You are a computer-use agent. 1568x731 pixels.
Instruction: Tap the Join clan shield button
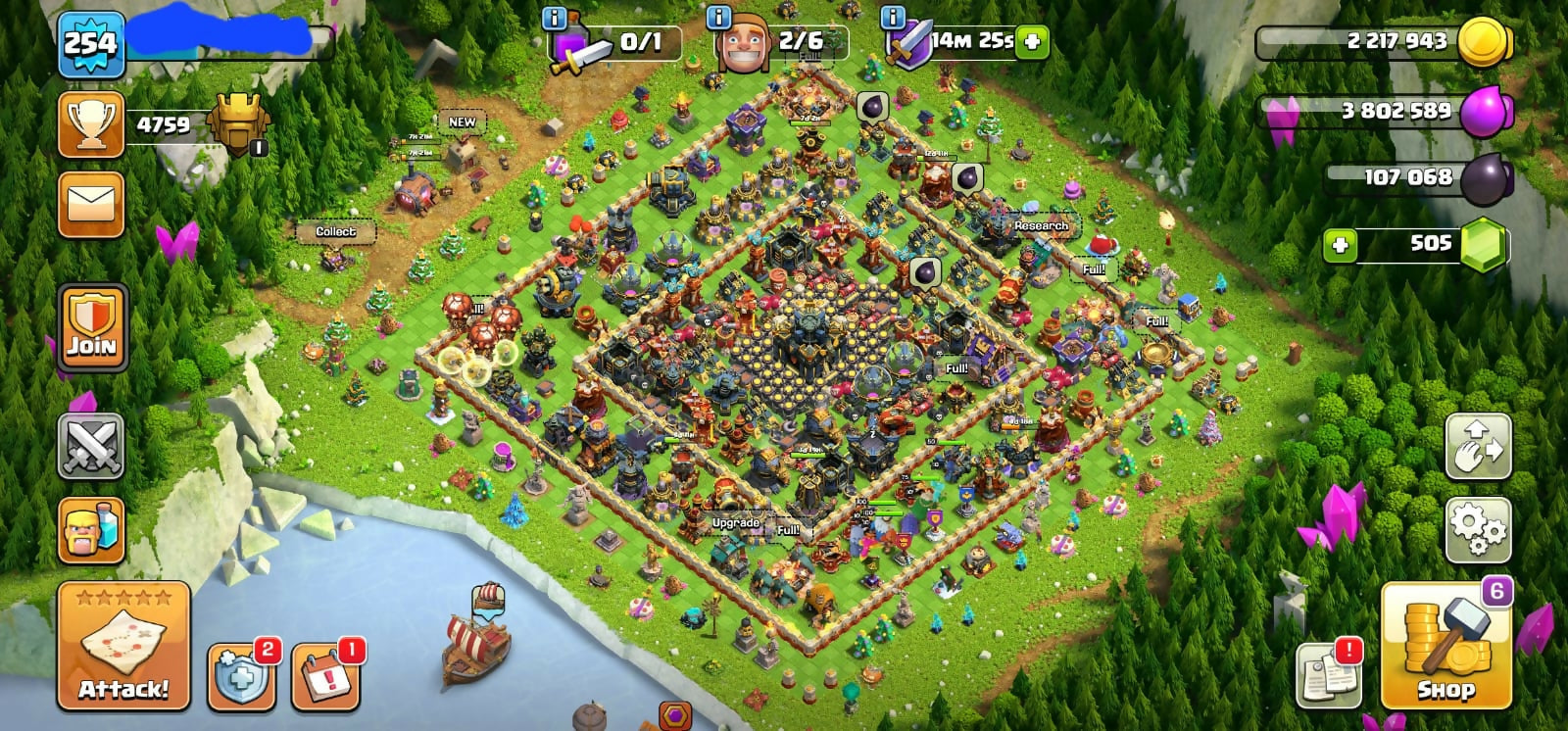tap(92, 328)
